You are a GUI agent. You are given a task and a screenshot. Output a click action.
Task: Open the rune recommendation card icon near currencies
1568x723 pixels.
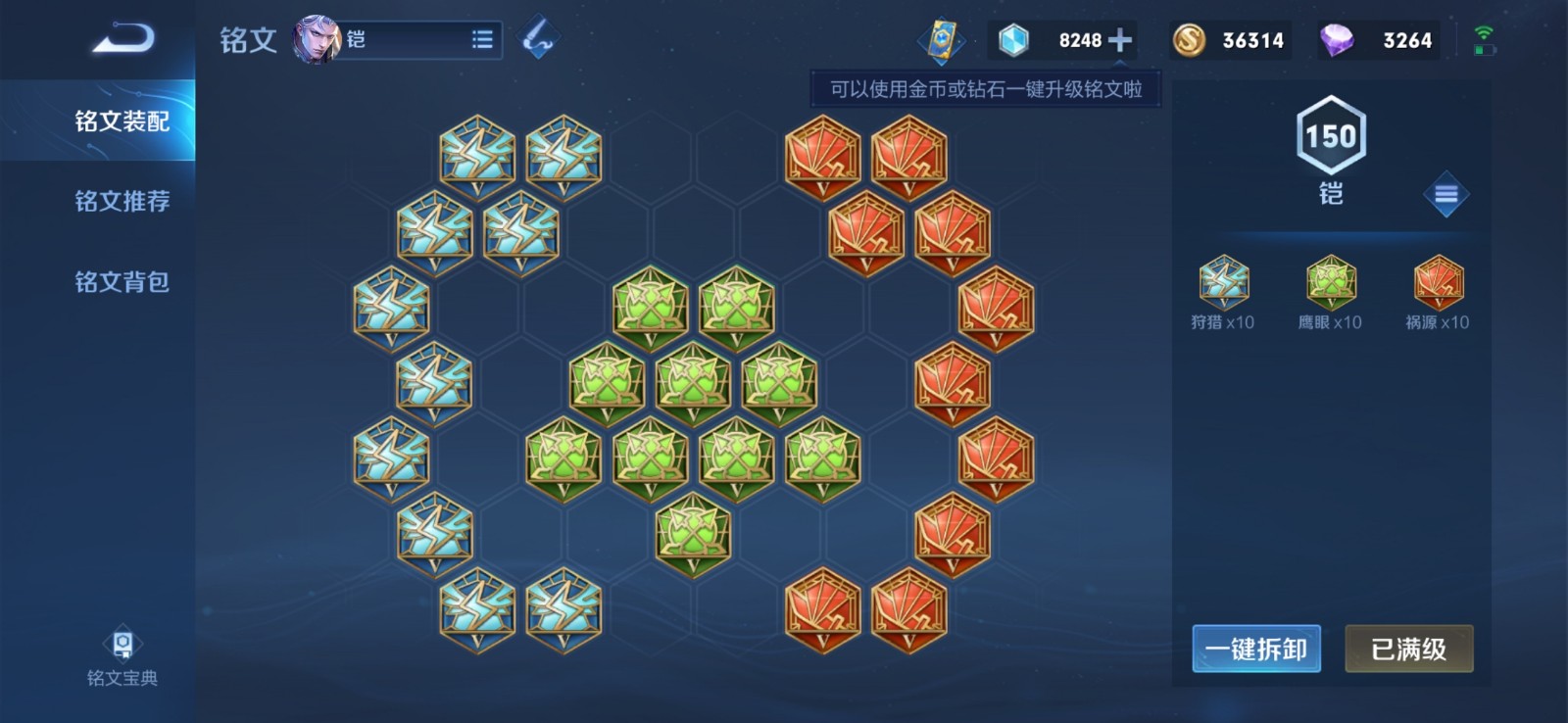943,38
